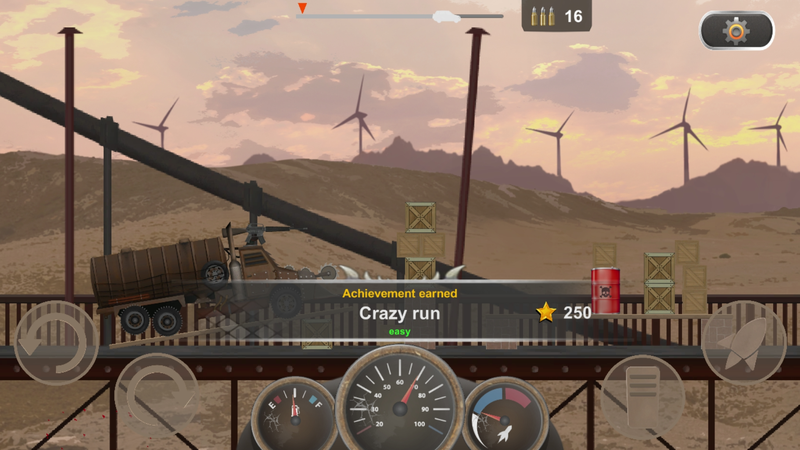
Task: Tap the rocket boost button
Action: tap(743, 341)
